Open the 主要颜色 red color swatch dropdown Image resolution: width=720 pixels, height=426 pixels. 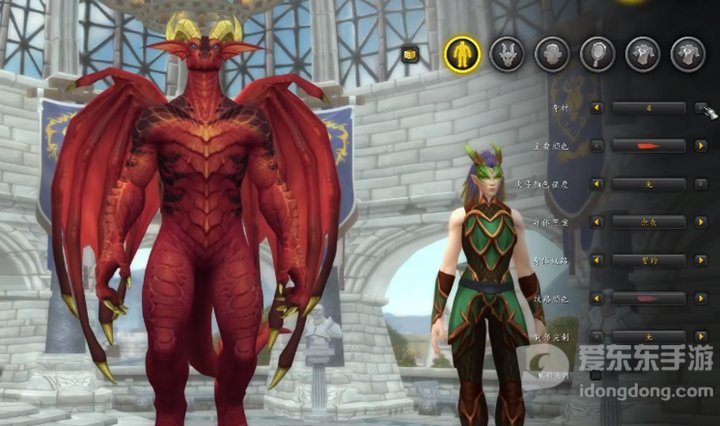coord(648,145)
